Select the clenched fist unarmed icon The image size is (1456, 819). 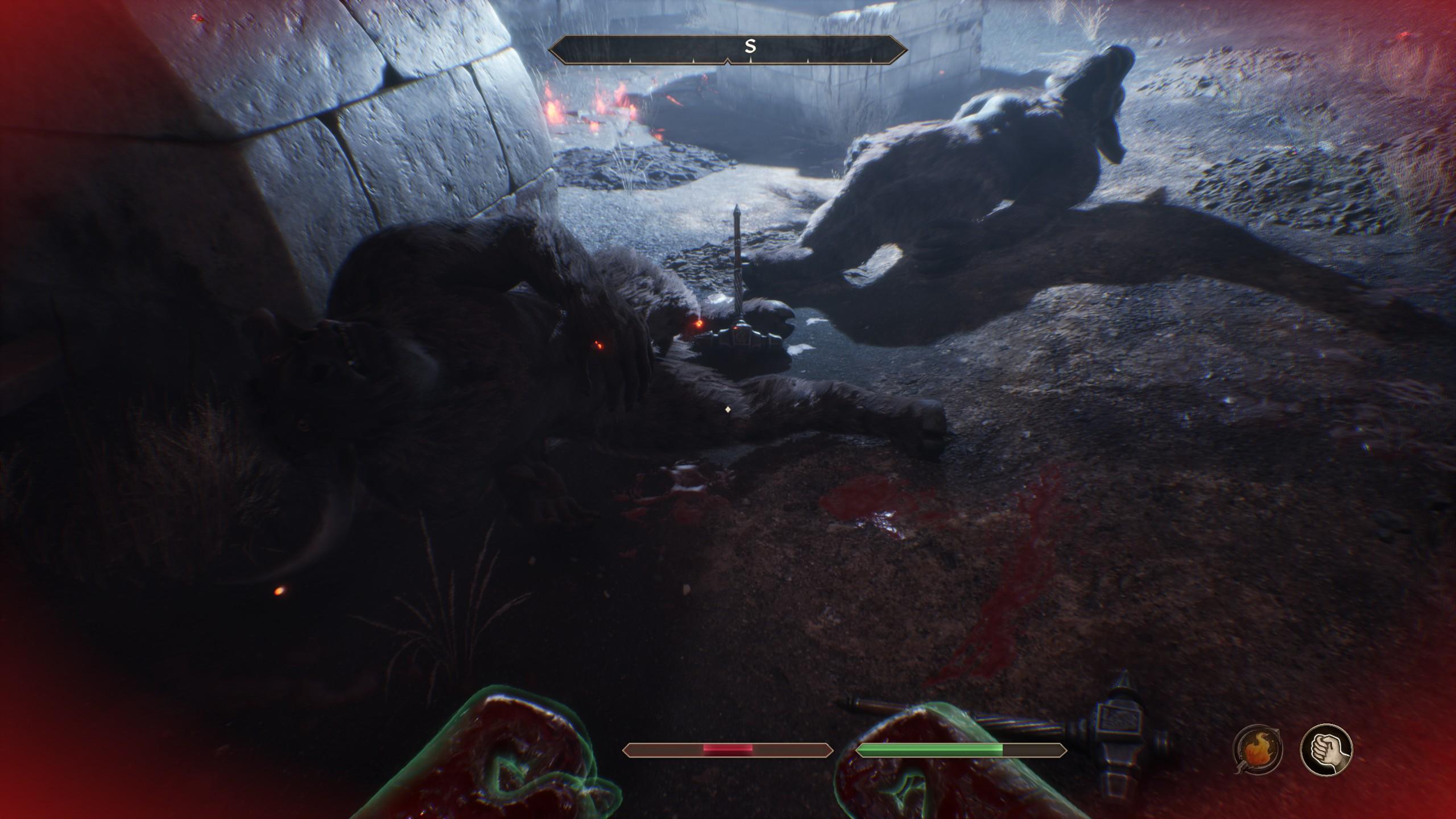point(1326,749)
